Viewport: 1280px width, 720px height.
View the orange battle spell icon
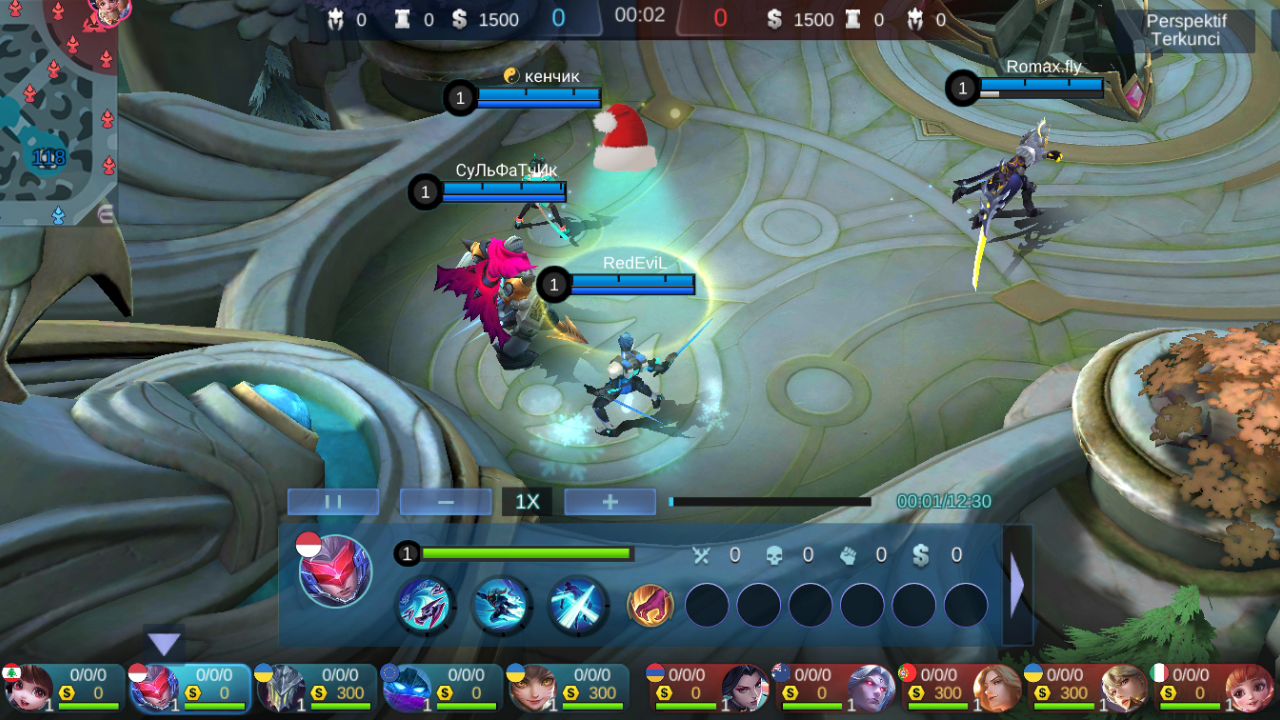(650, 605)
